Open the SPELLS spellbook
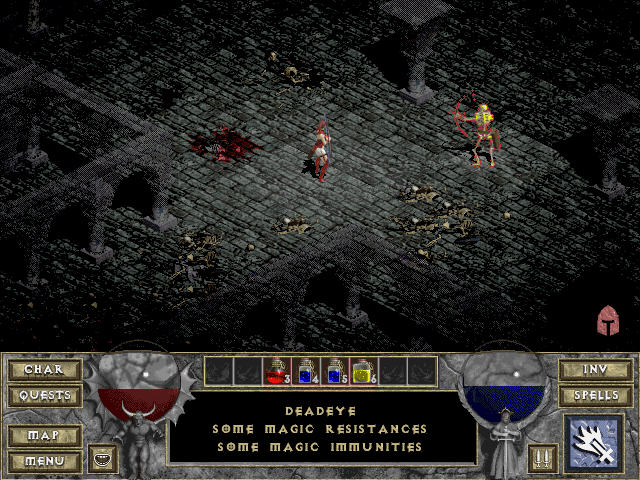The image size is (640, 480). coord(595,395)
